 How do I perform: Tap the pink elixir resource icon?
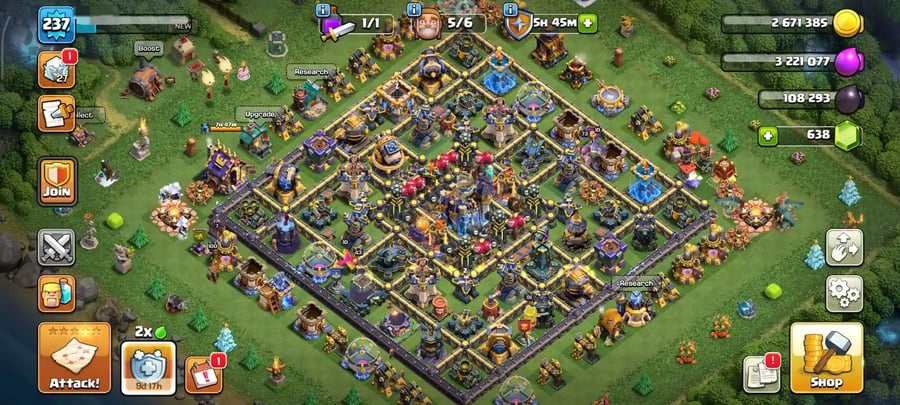(x=847, y=60)
